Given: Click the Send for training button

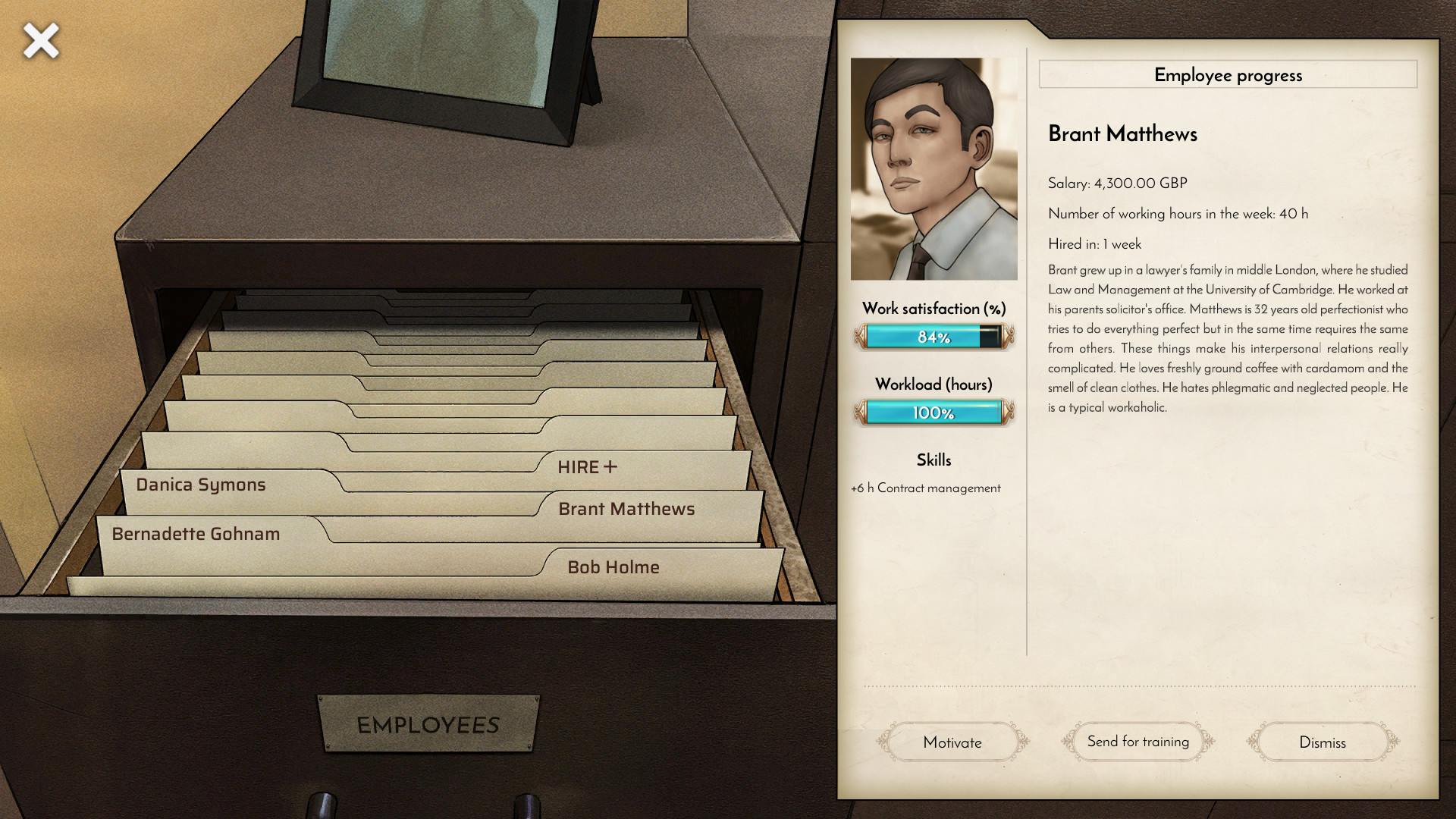Looking at the screenshot, I should point(1137,742).
